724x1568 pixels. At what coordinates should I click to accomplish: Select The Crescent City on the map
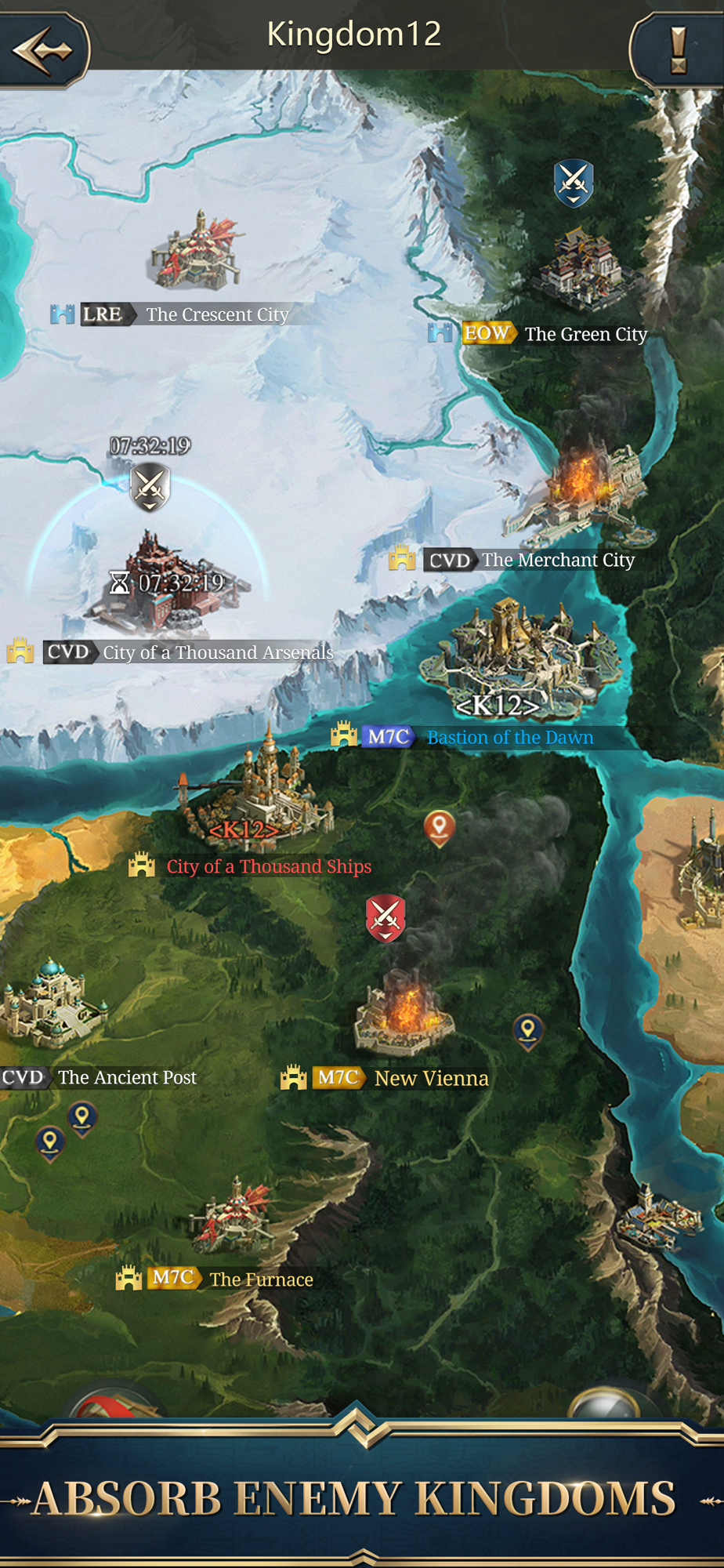(196, 252)
